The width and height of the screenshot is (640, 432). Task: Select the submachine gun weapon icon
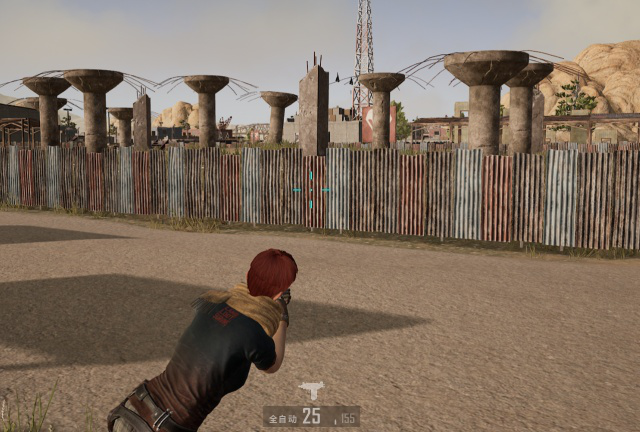point(311,391)
